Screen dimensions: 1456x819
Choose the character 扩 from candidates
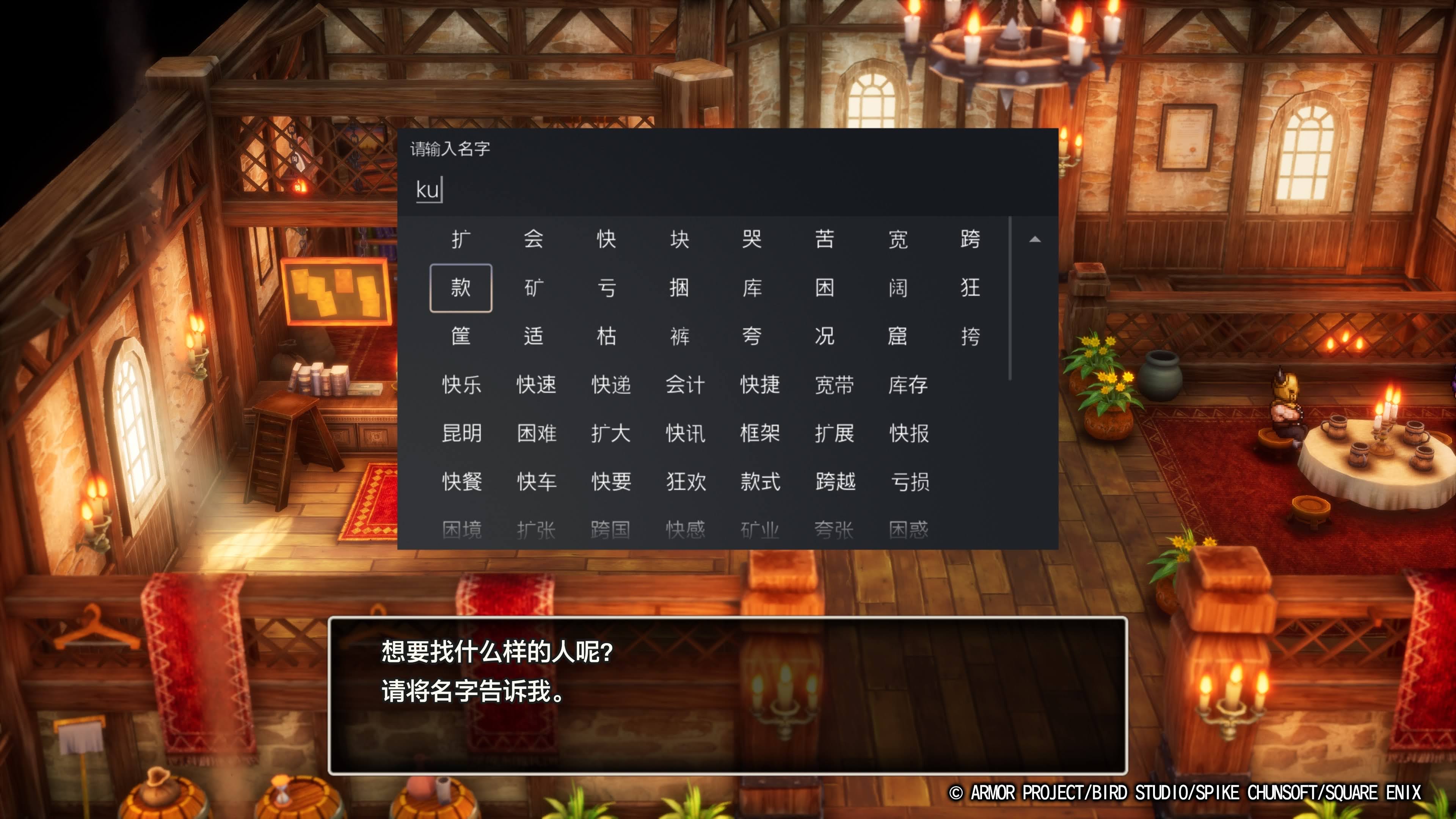tap(461, 239)
